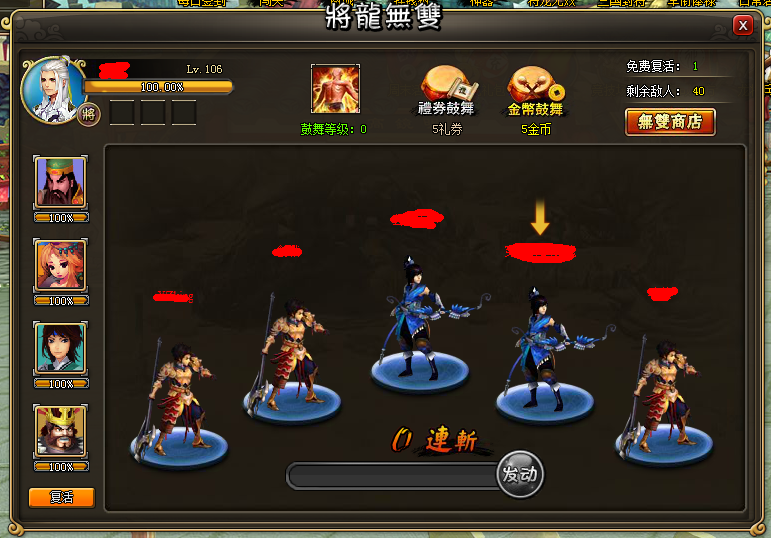The width and height of the screenshot is (771, 538).
Task: Click the round 將 badge
Action: (89, 113)
